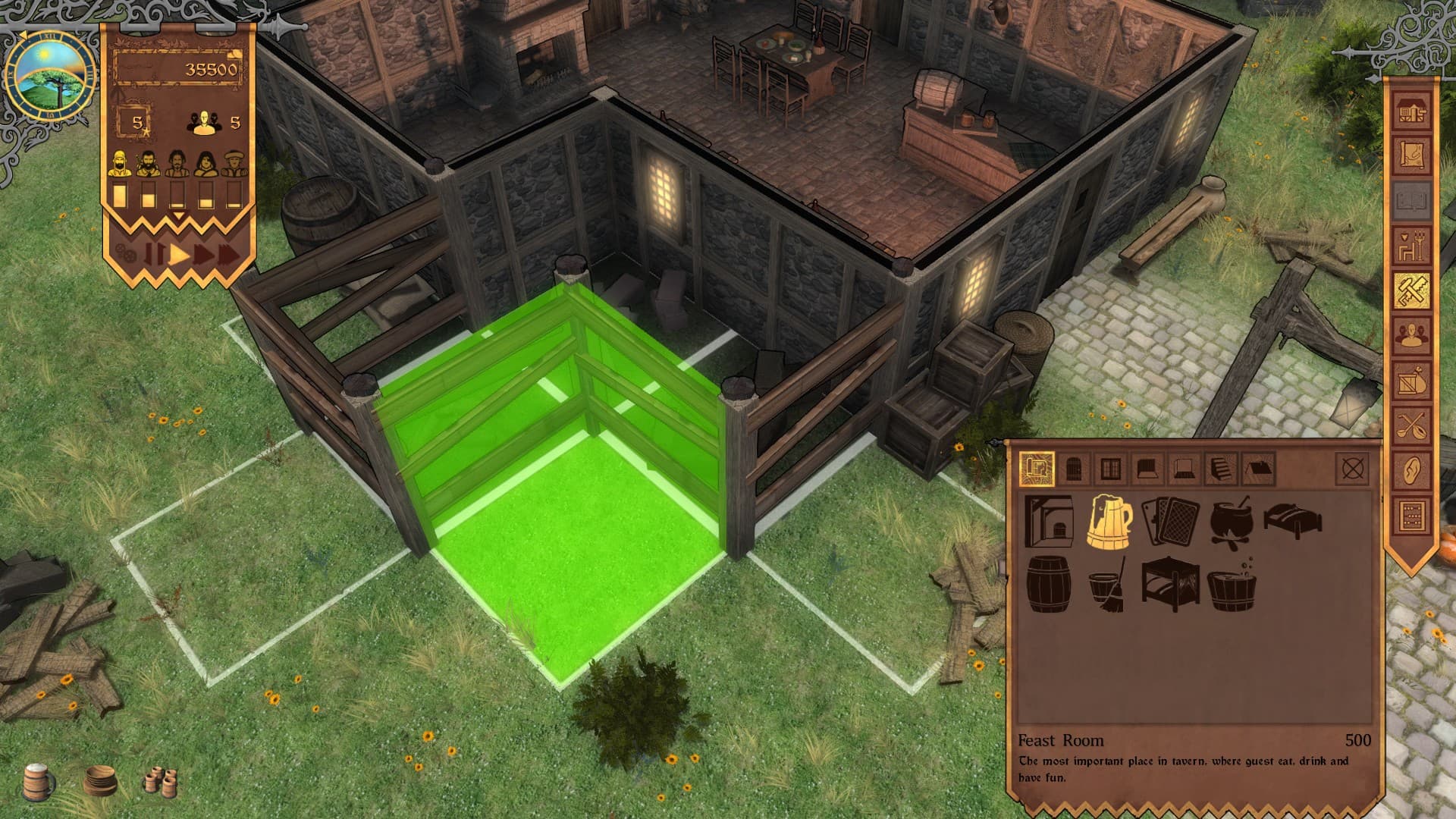Screen dimensions: 1456x819
Task: Choose the gambling room playing cards icon
Action: (x=1172, y=522)
